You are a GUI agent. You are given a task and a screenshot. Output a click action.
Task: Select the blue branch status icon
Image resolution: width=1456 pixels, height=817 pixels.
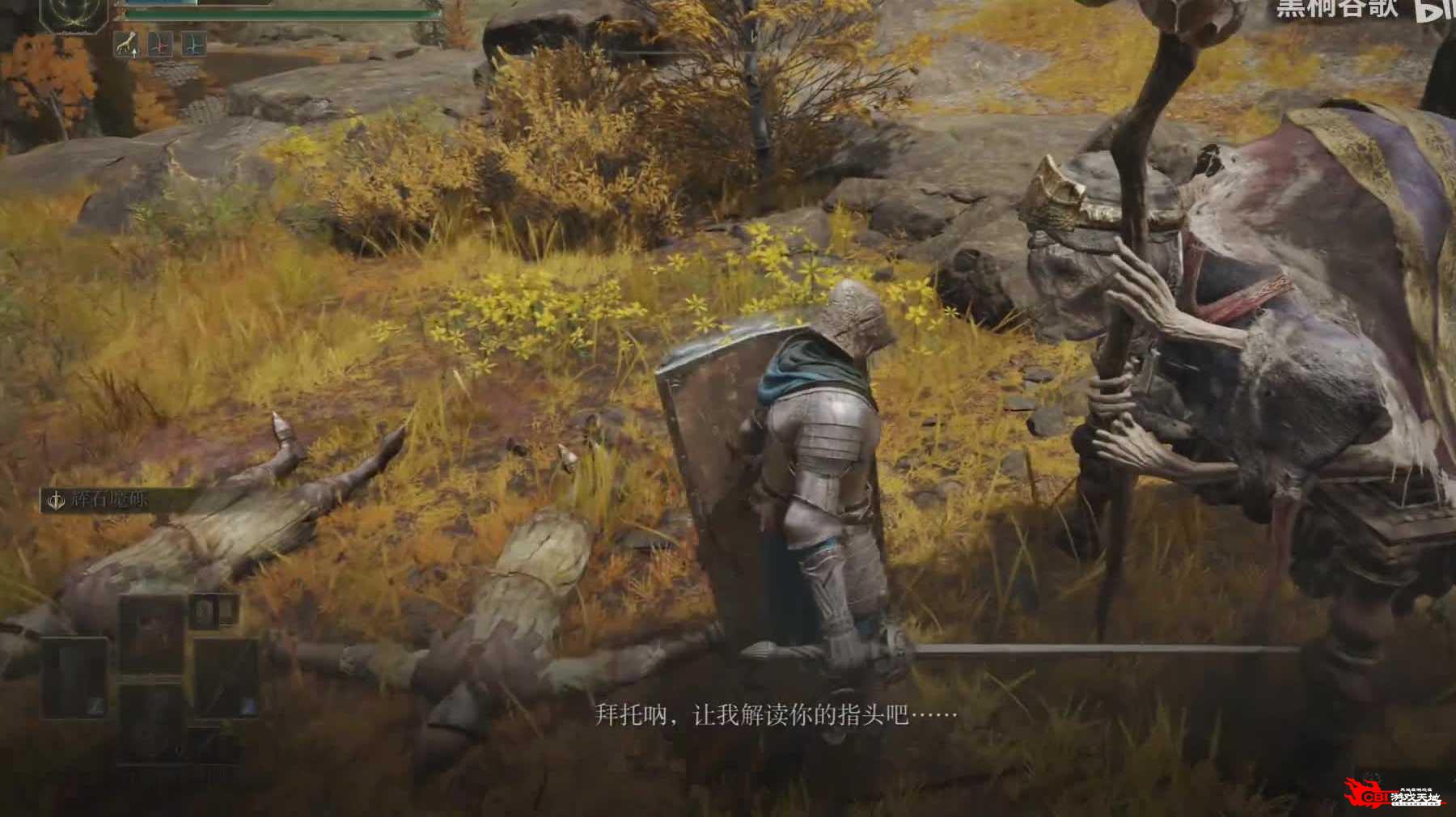click(x=193, y=44)
